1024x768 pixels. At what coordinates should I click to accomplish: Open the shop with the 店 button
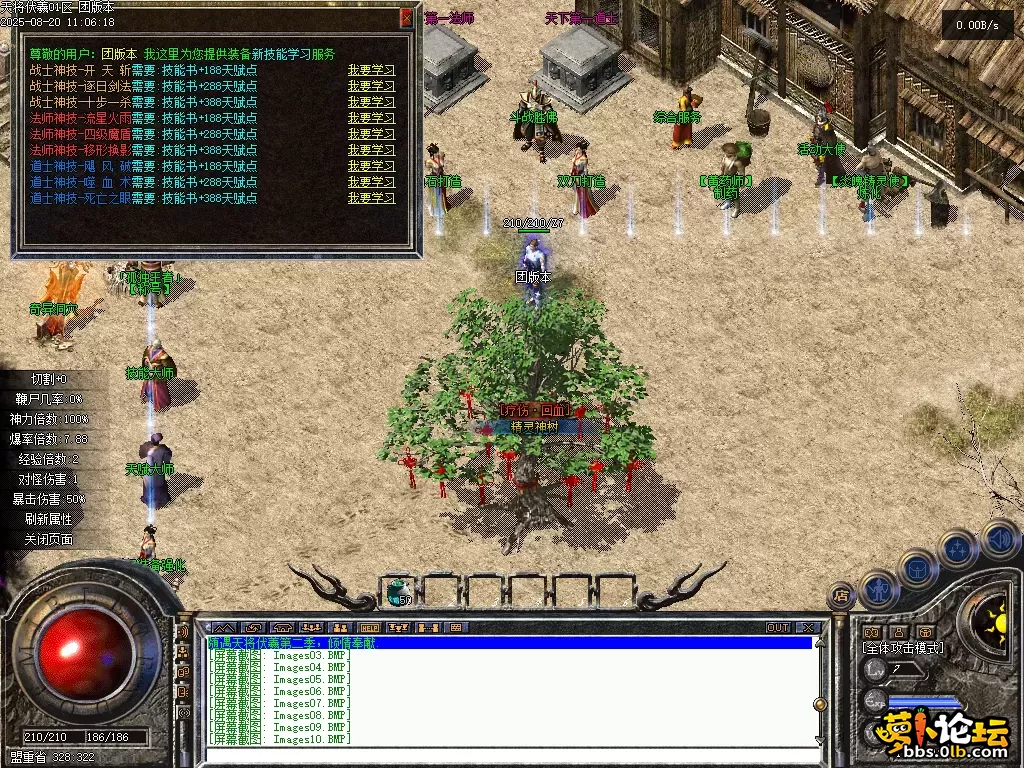coord(841,596)
